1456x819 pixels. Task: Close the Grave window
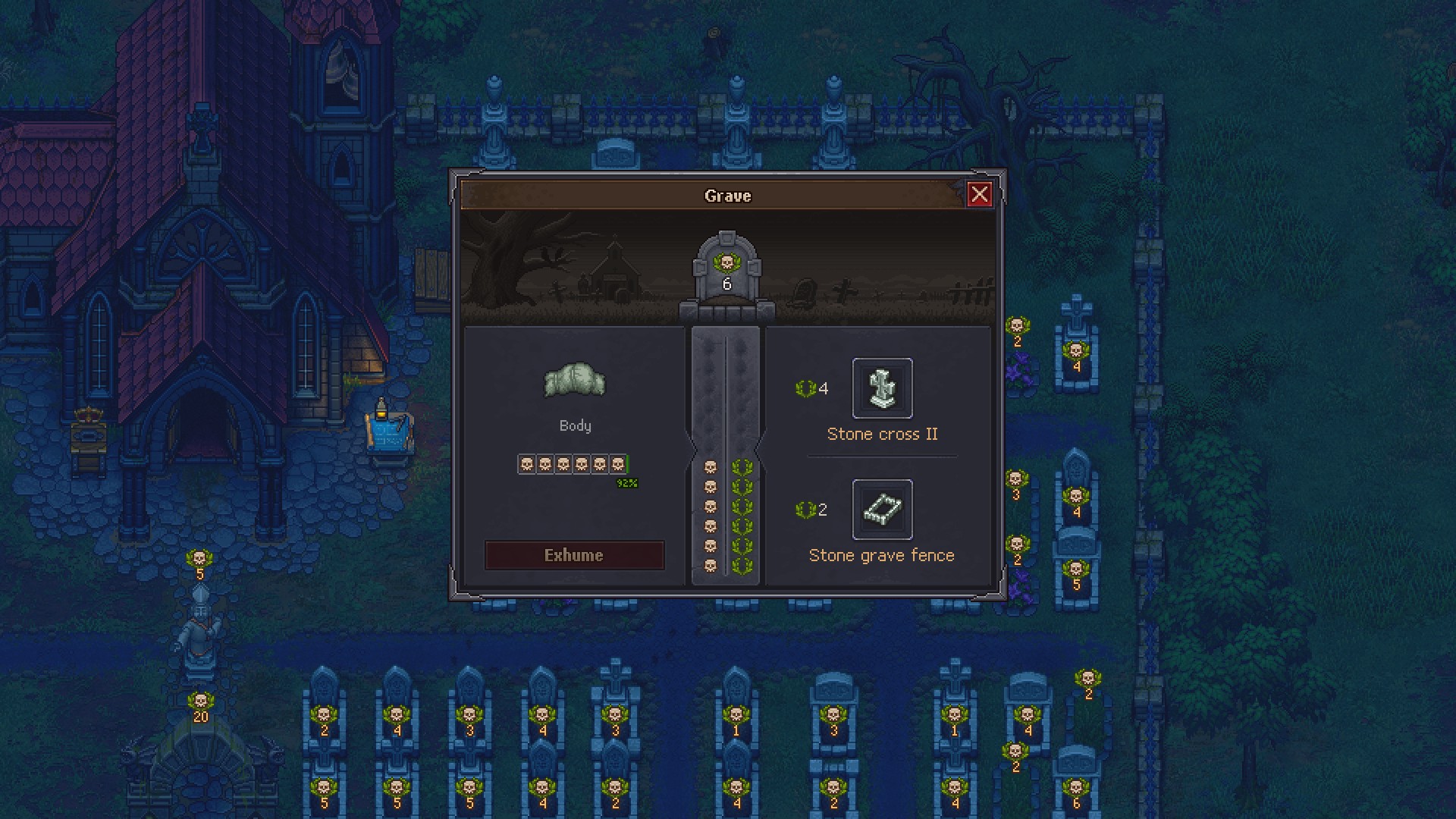point(979,195)
